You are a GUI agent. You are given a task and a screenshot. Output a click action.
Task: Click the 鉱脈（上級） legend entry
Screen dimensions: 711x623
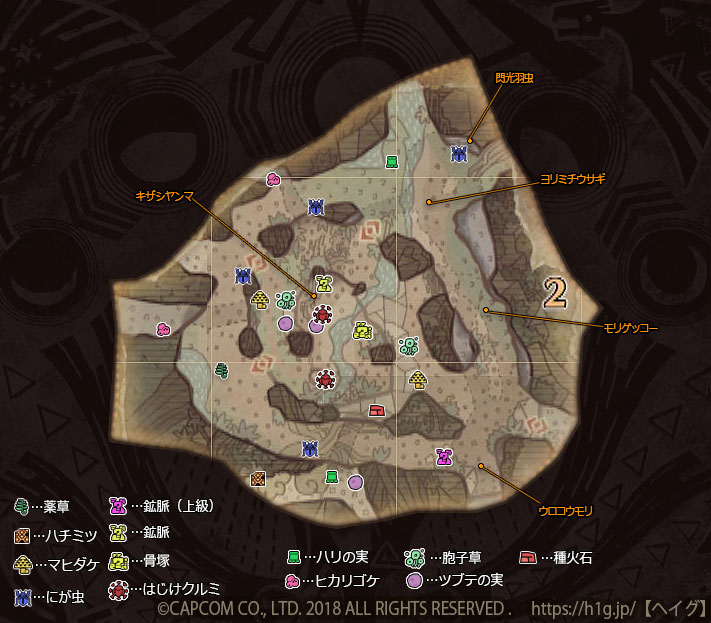(160, 506)
